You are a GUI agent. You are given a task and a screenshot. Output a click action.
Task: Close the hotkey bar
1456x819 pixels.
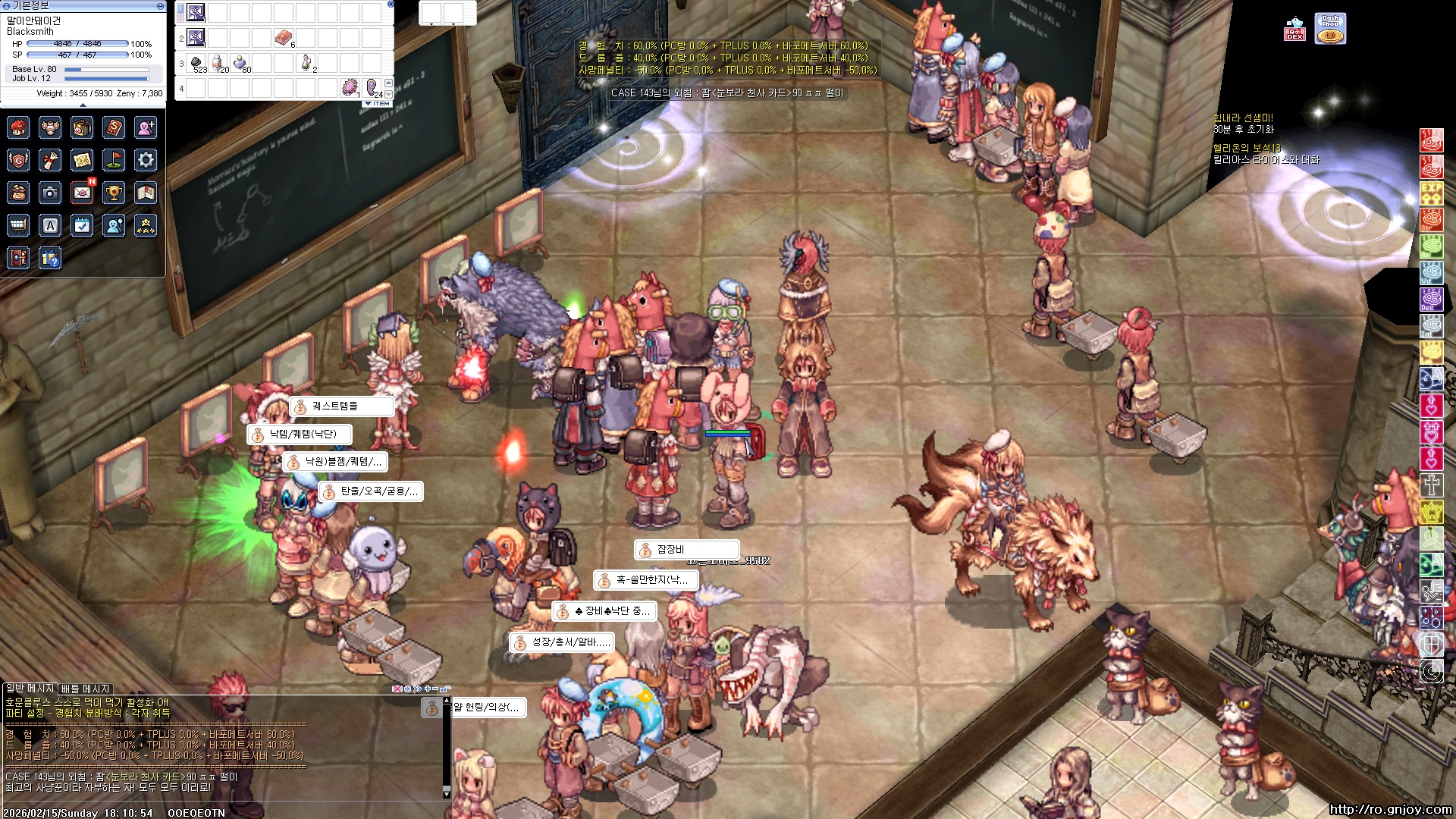coord(391,4)
